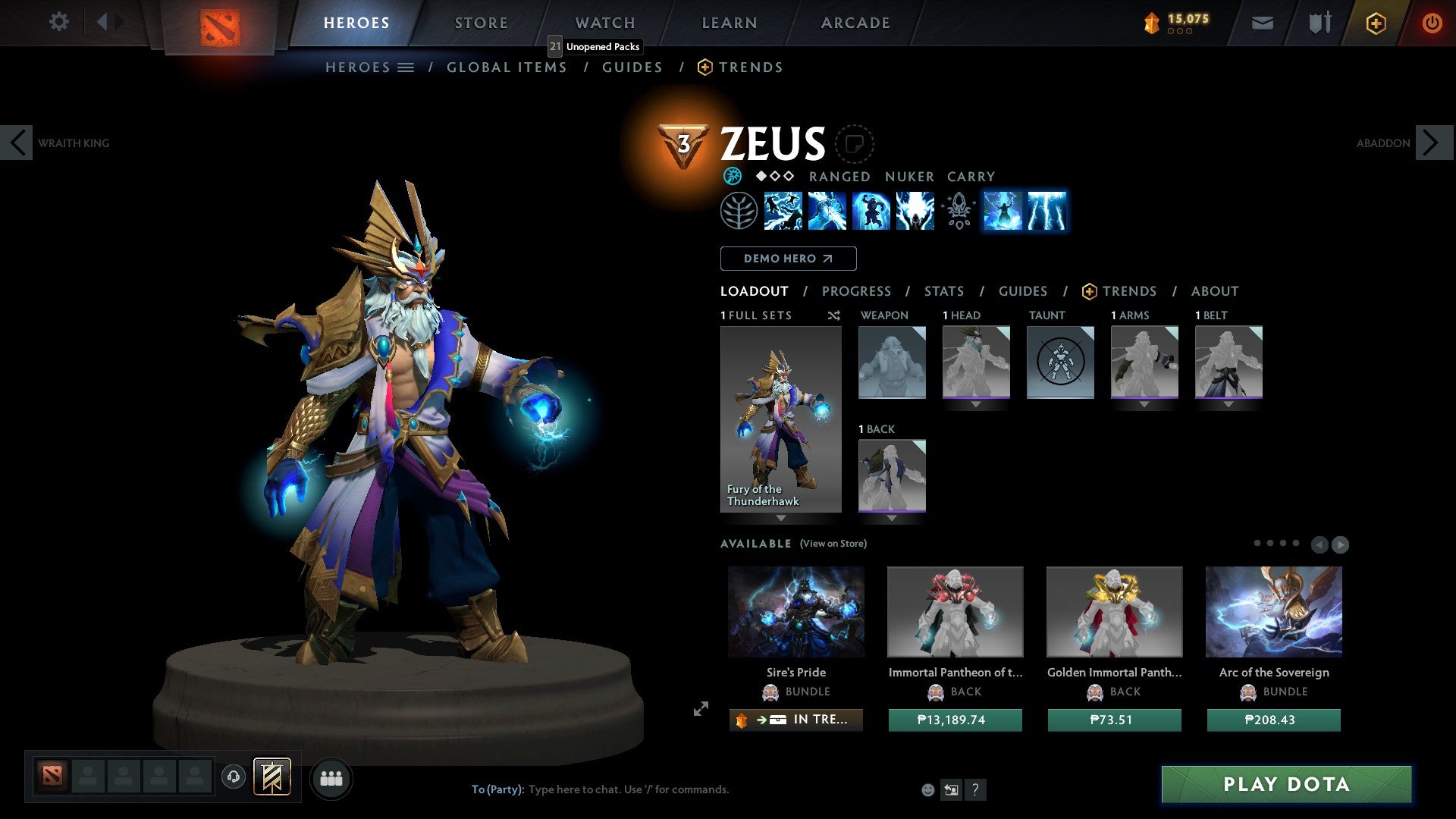This screenshot has height=819, width=1456.
Task: Toggle the hero note bubble beside Zeus name
Action: [855, 146]
